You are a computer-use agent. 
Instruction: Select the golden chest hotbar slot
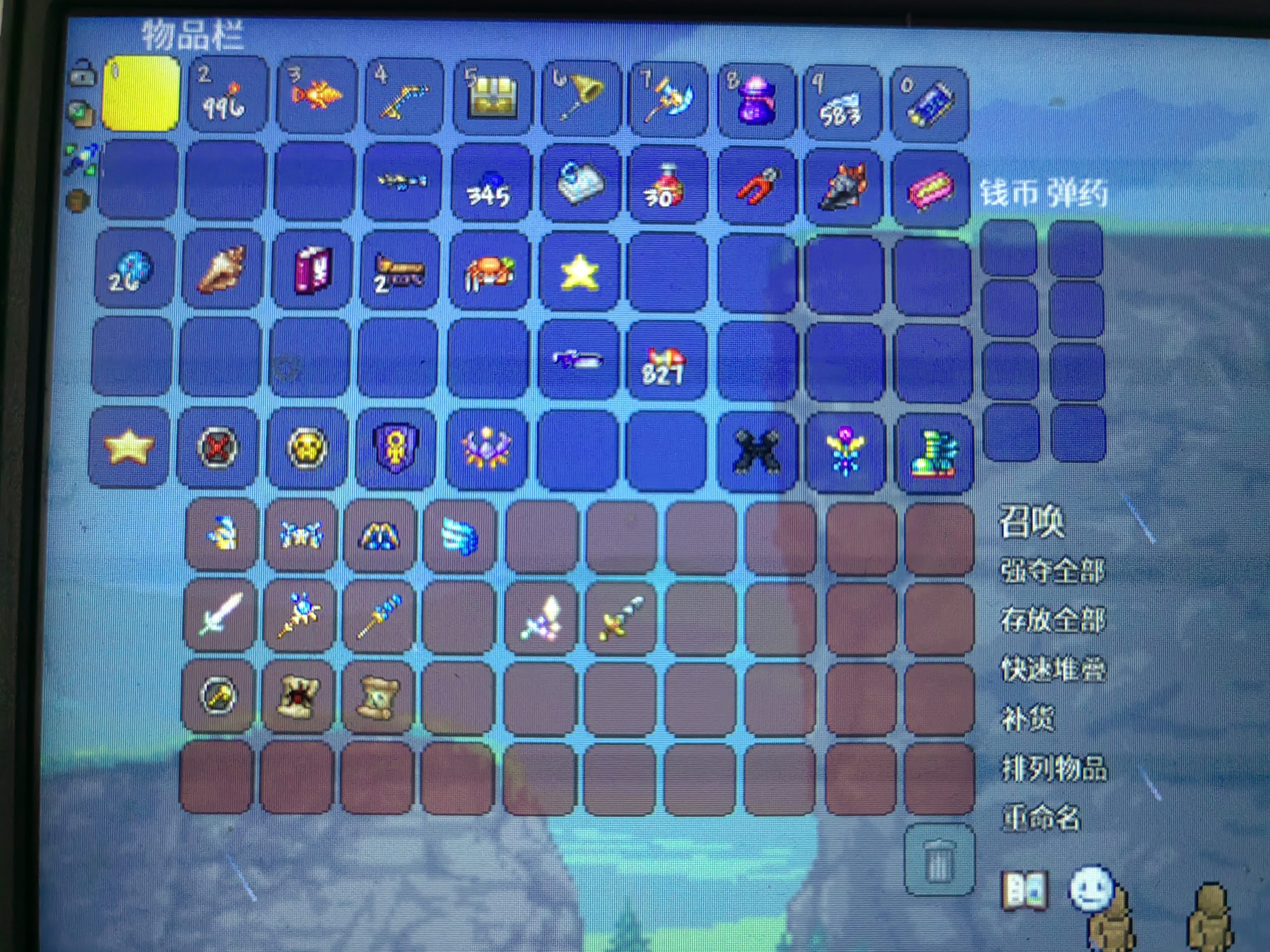click(x=492, y=98)
